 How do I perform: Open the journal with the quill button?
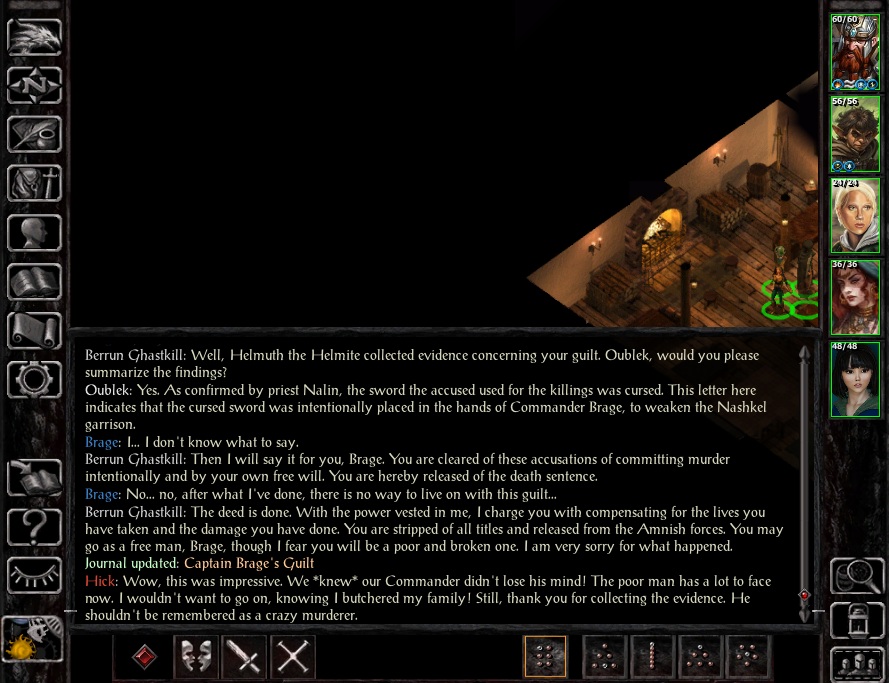(35, 134)
